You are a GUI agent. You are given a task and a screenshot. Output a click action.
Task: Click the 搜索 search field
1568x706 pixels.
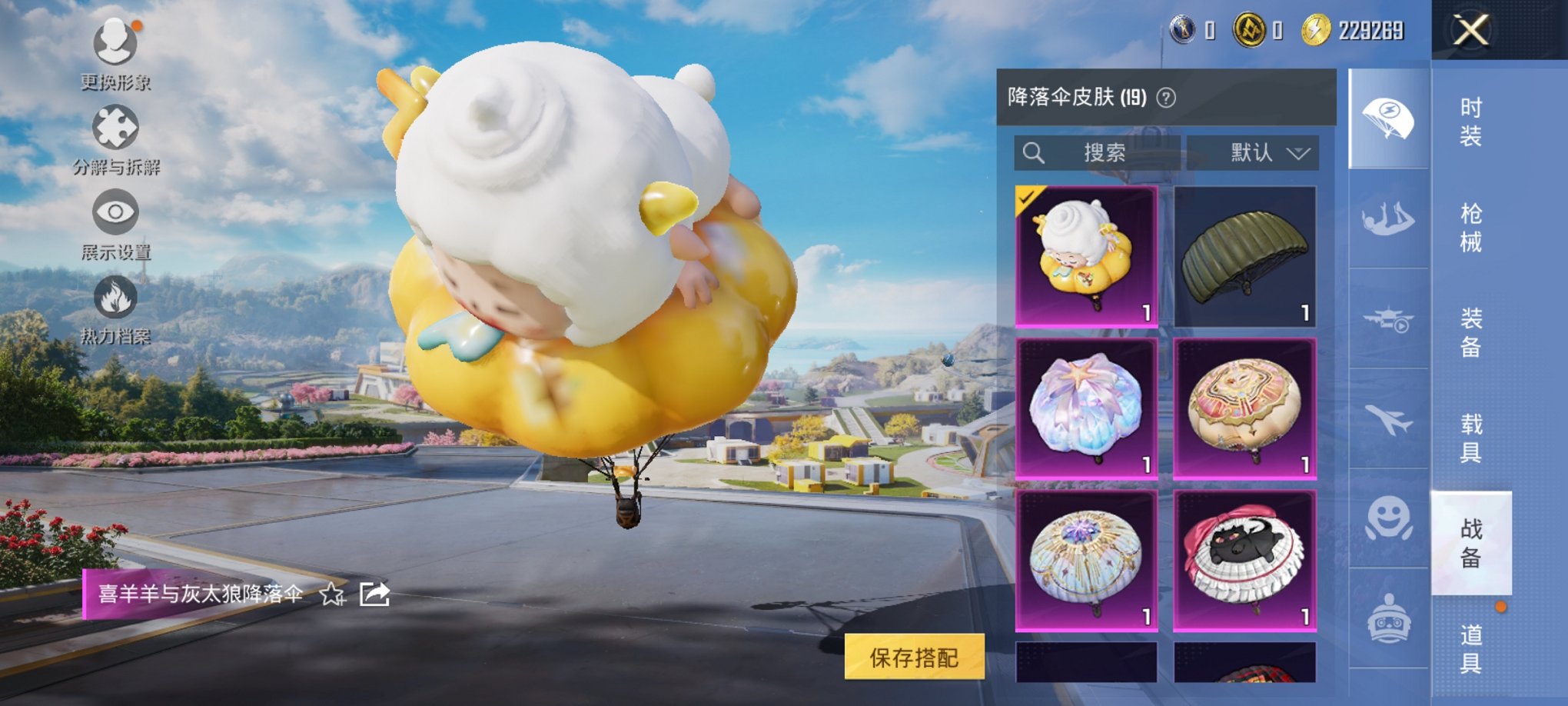(x=1099, y=152)
